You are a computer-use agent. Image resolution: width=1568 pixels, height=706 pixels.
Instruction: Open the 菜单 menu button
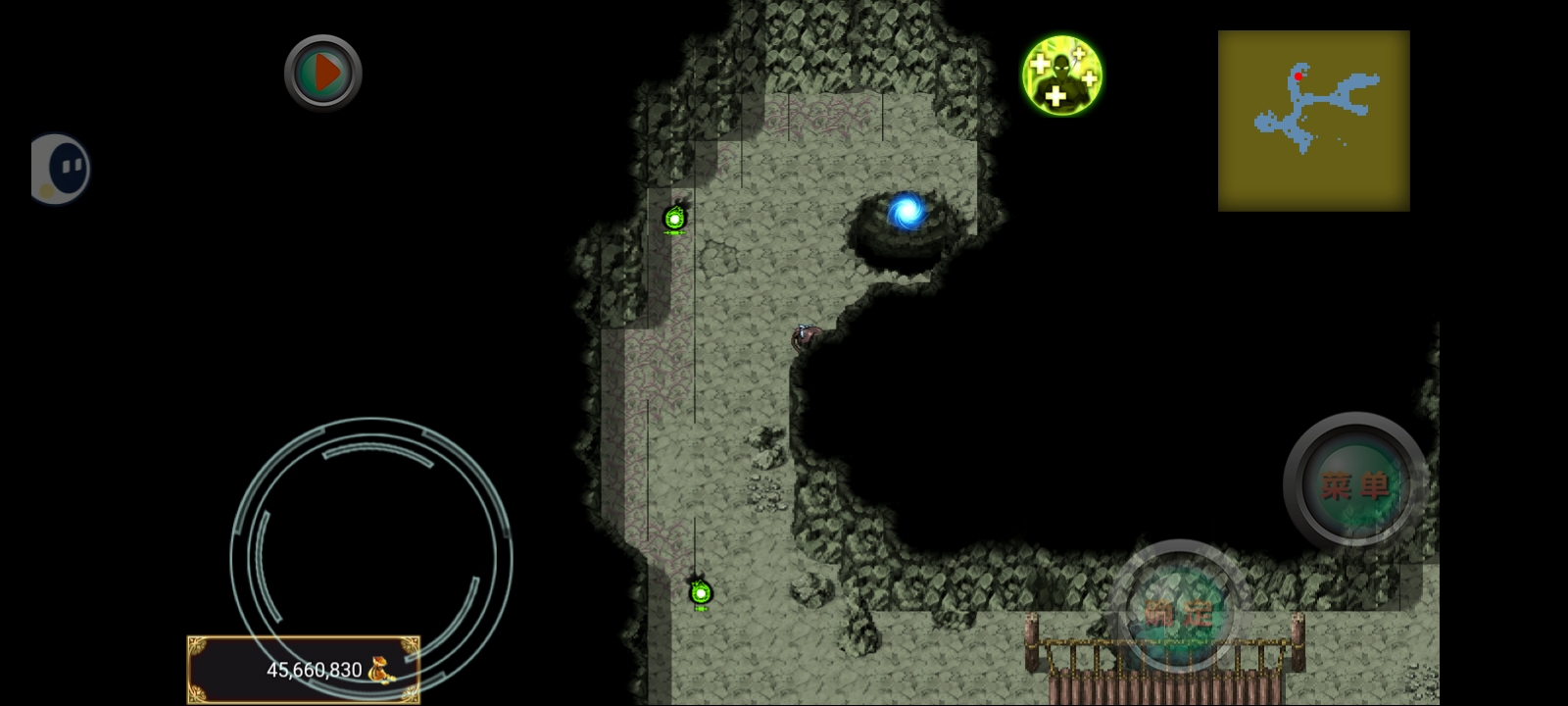[1355, 483]
